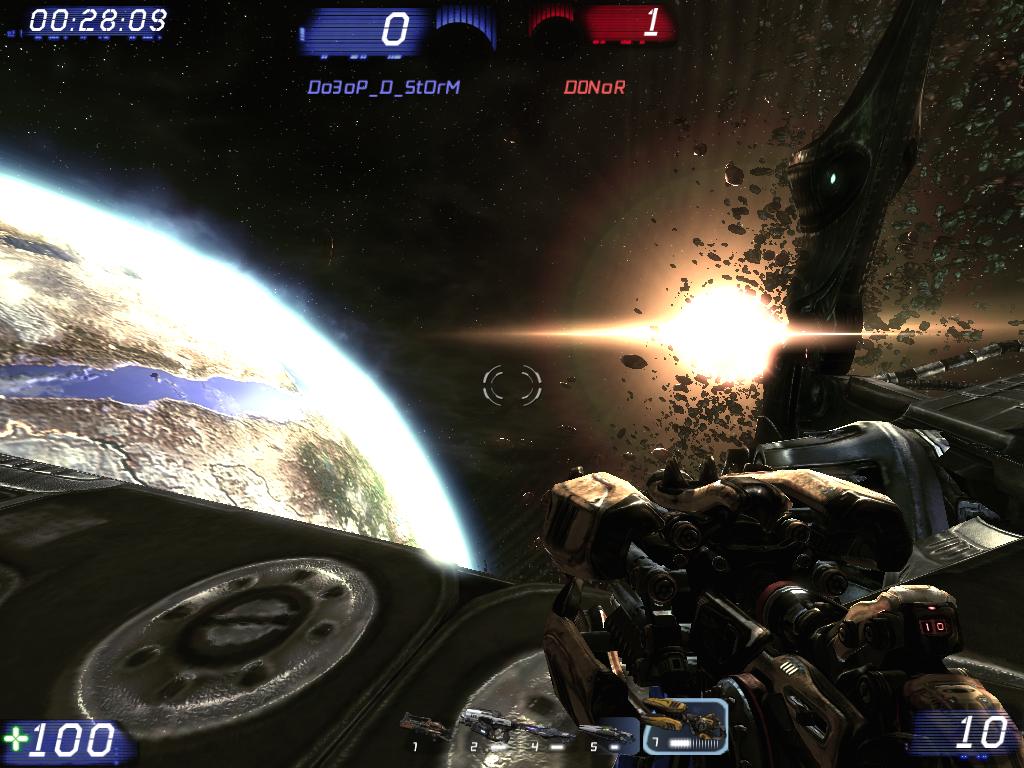Switch to the Enforcer in slot 2
The height and width of the screenshot is (768, 1024).
[x=484, y=723]
